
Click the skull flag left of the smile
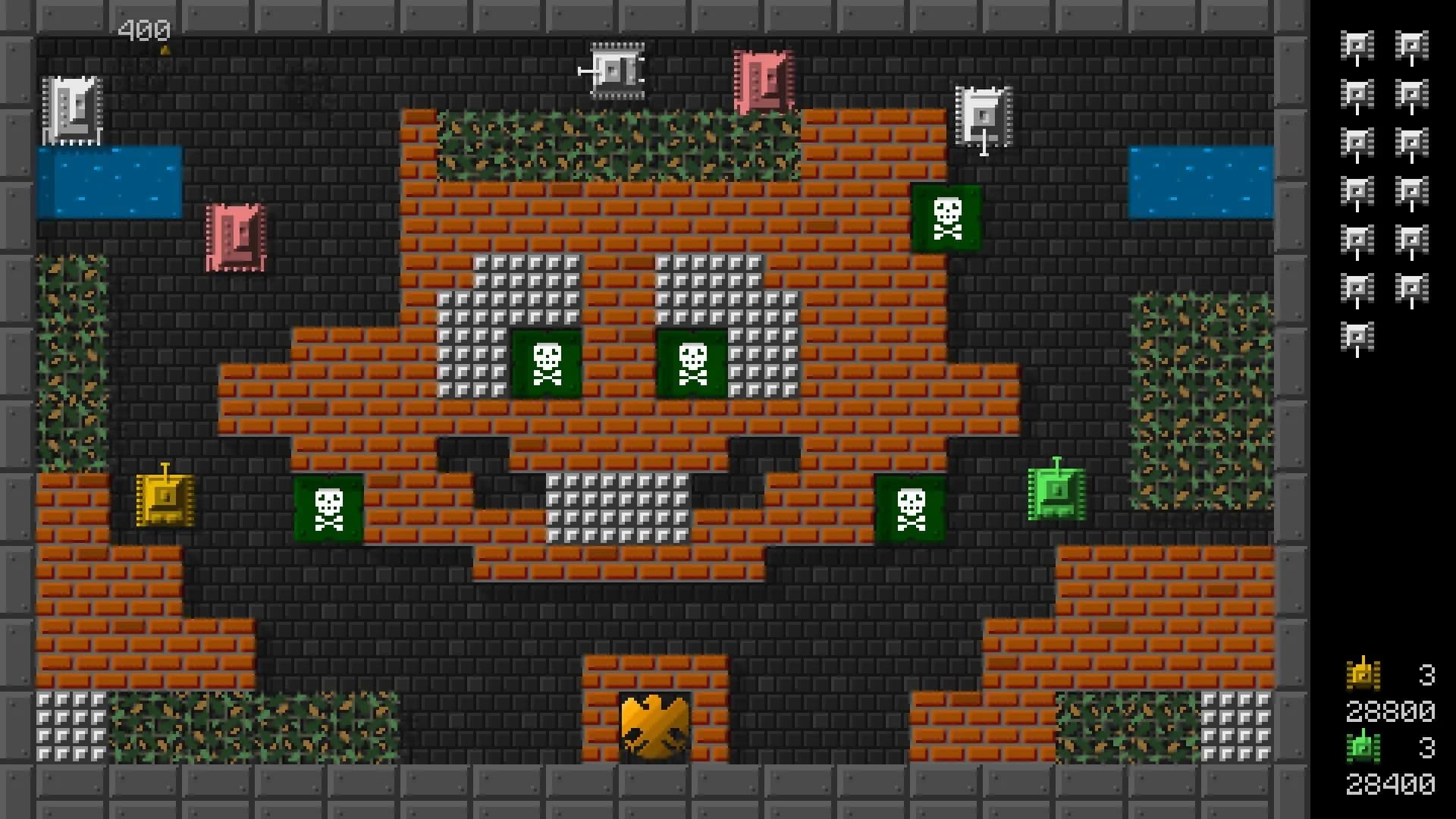tap(329, 506)
